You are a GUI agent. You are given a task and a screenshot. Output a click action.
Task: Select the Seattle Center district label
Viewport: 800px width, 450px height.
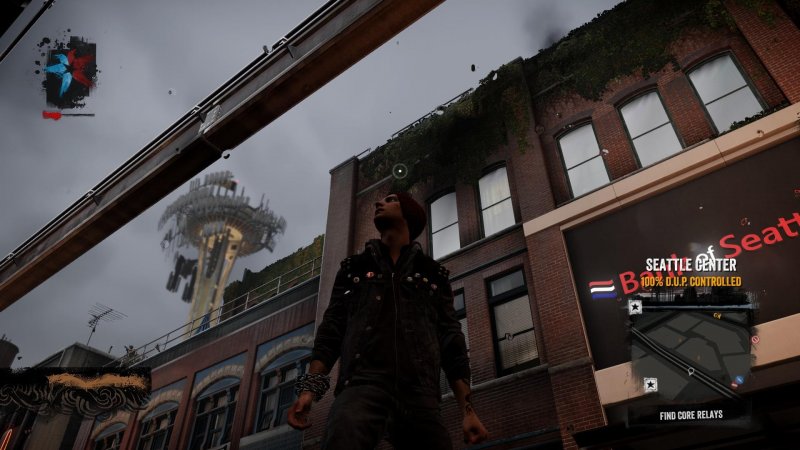tap(691, 265)
